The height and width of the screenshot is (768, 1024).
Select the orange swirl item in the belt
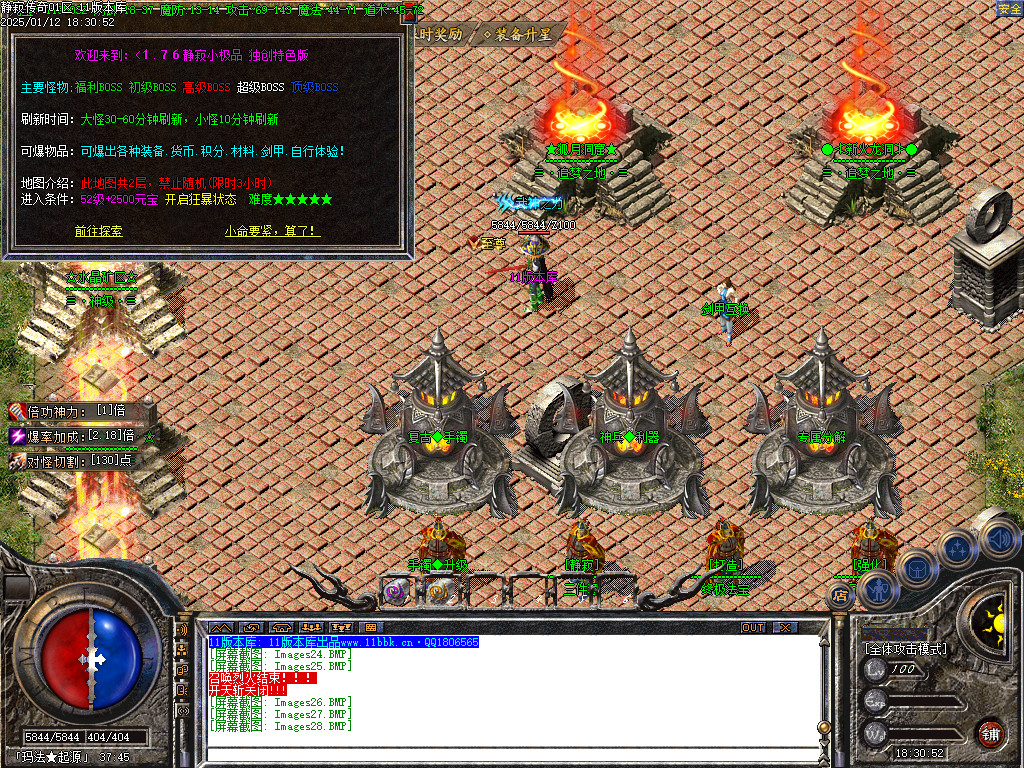click(x=438, y=591)
